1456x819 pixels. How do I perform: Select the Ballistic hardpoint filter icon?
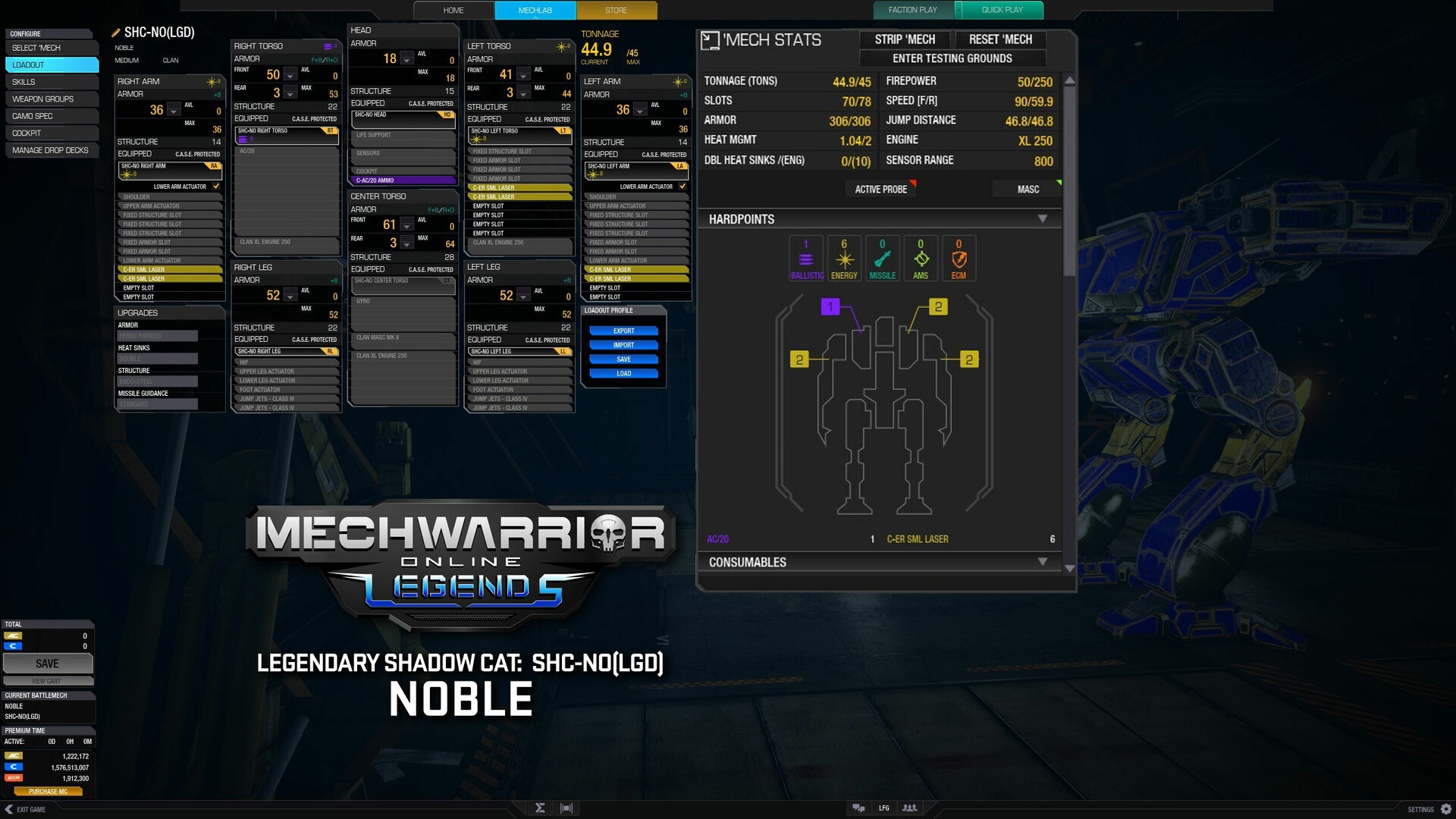pyautogui.click(x=805, y=258)
